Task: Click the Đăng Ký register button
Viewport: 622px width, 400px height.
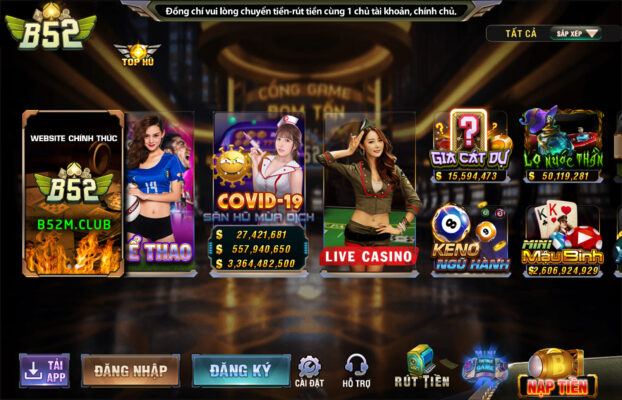Action: (241, 370)
